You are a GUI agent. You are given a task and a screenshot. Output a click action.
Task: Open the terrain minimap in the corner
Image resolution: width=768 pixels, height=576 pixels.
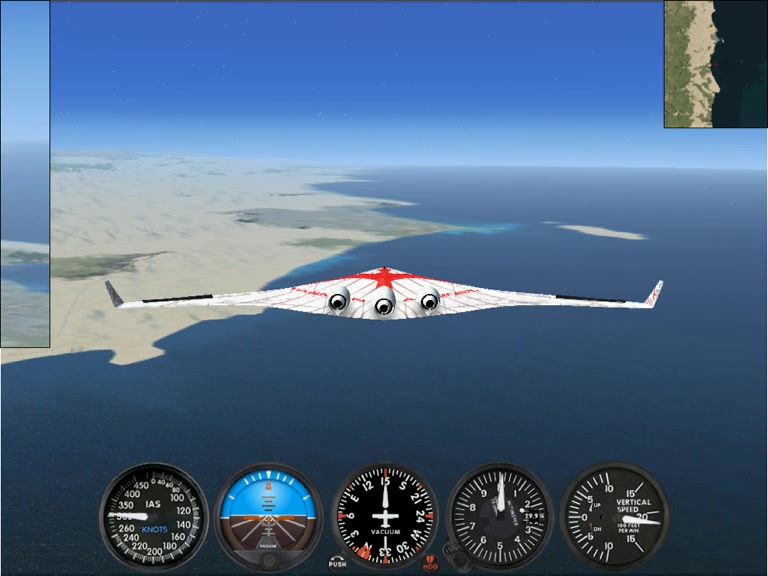715,64
